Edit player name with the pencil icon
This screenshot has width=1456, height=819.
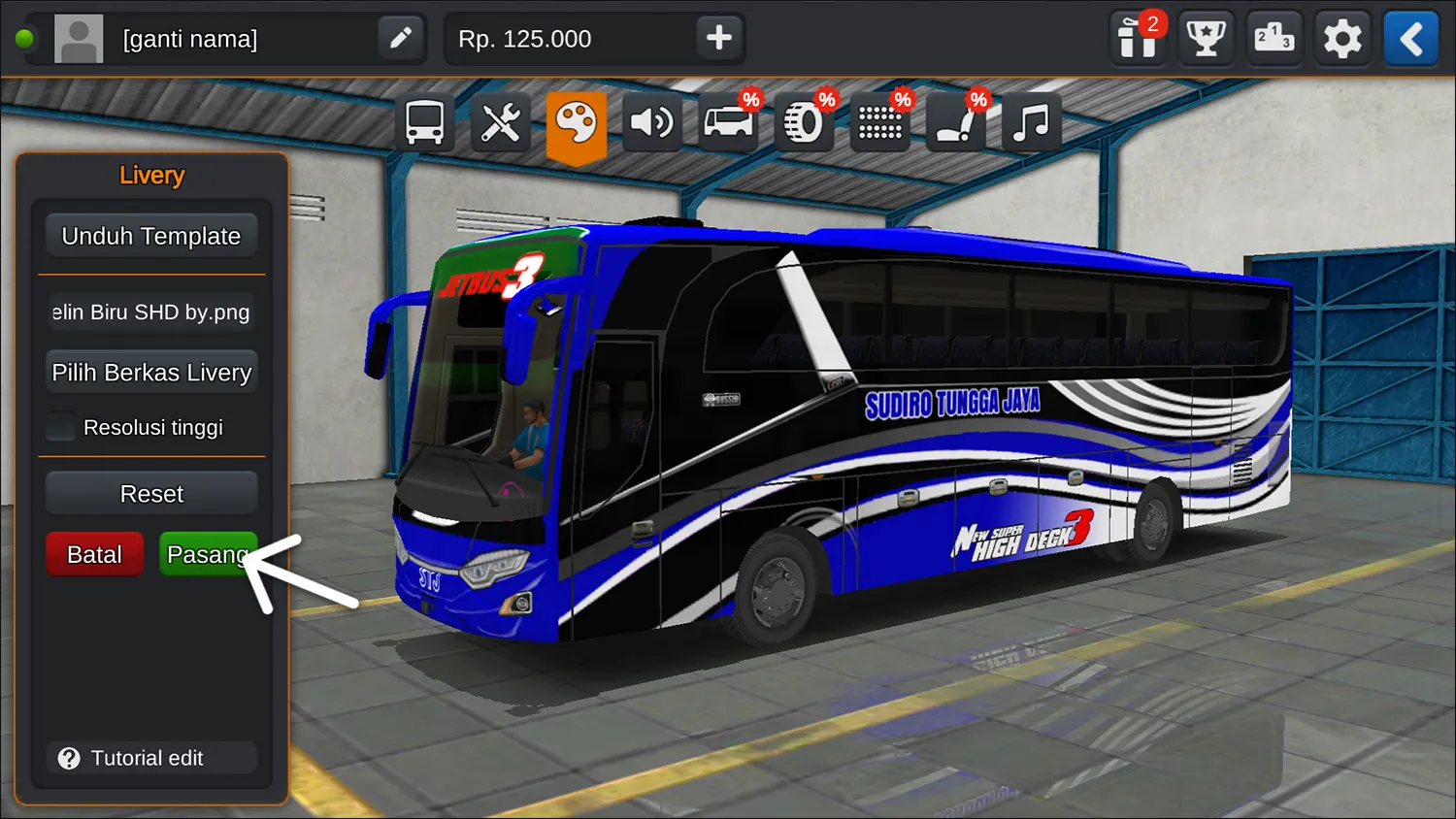pyautogui.click(x=400, y=39)
